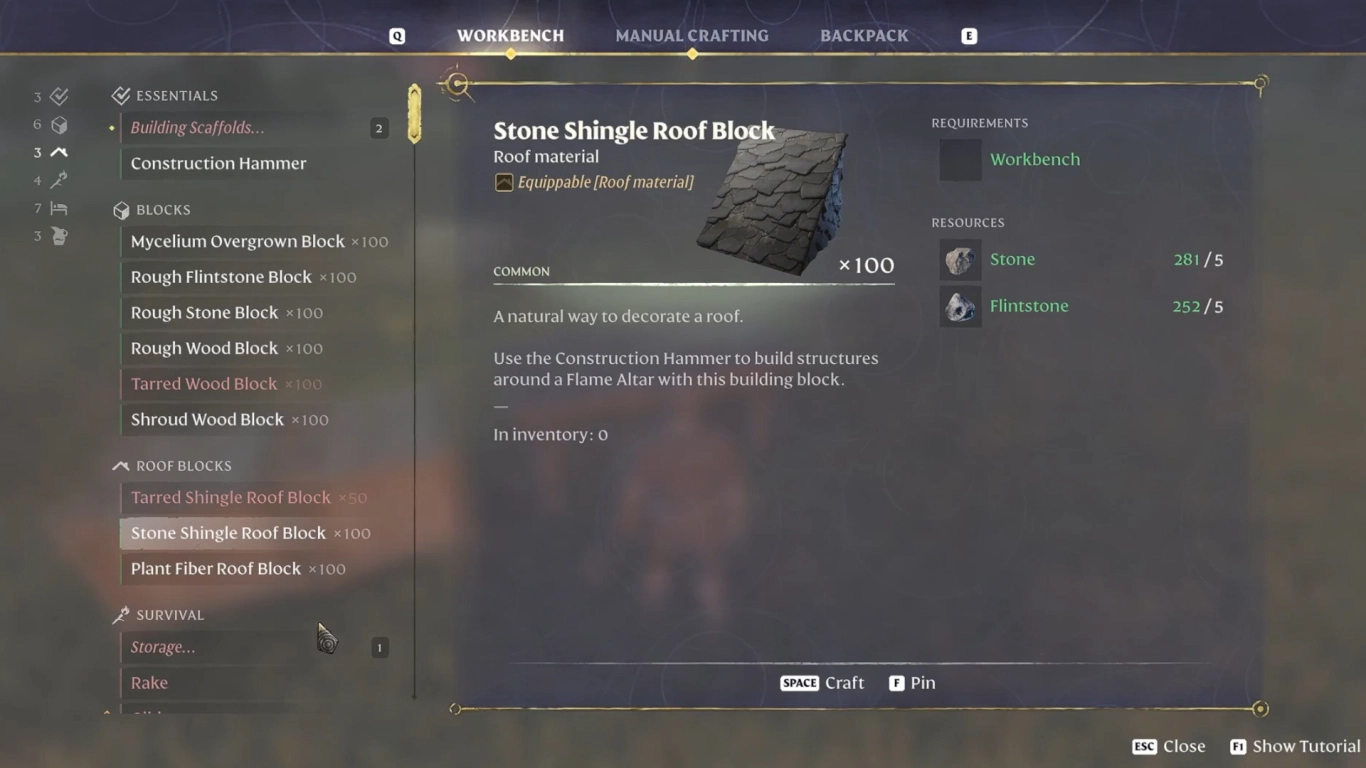Select the Tarred Shingle Roof Block recipe
The width and height of the screenshot is (1366, 768).
coord(230,497)
